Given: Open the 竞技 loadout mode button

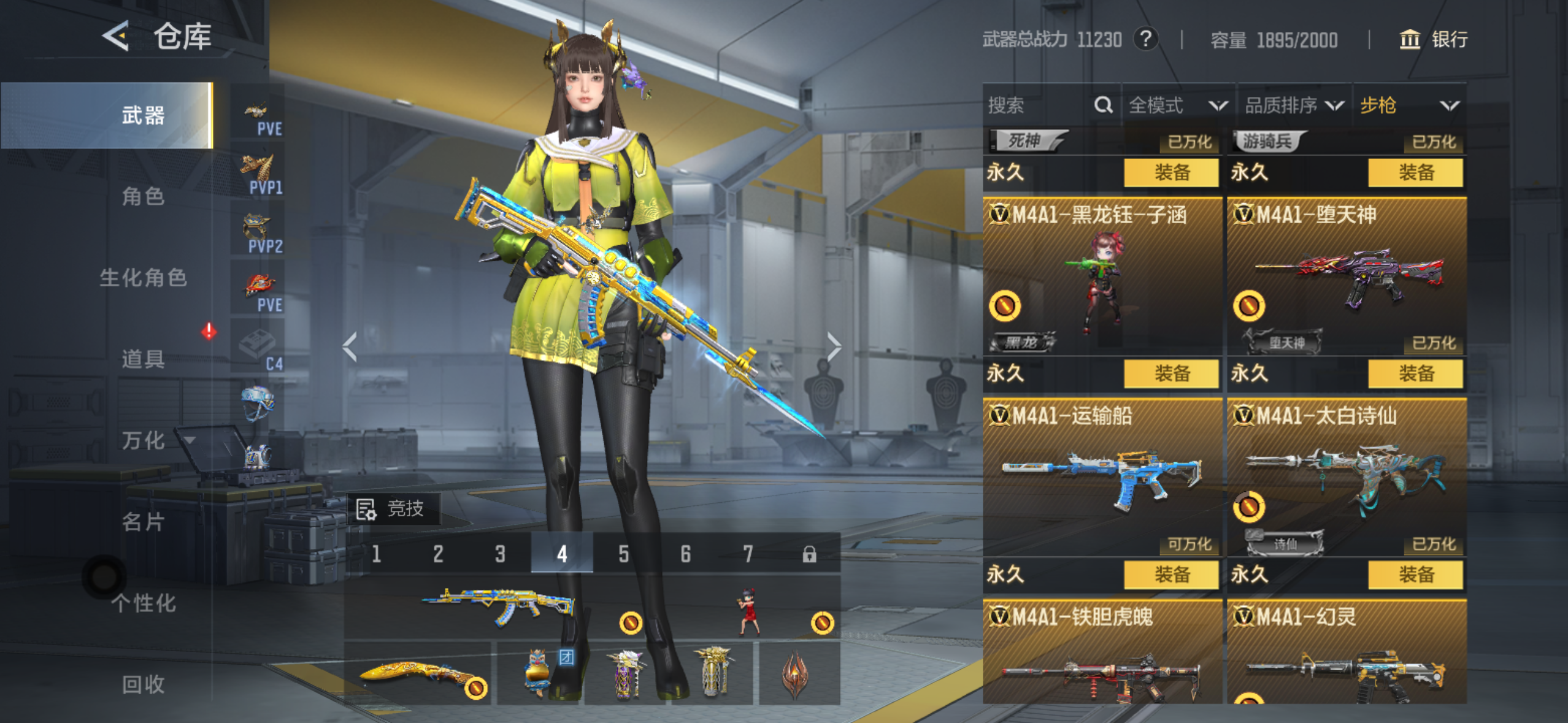Looking at the screenshot, I should tap(393, 509).
